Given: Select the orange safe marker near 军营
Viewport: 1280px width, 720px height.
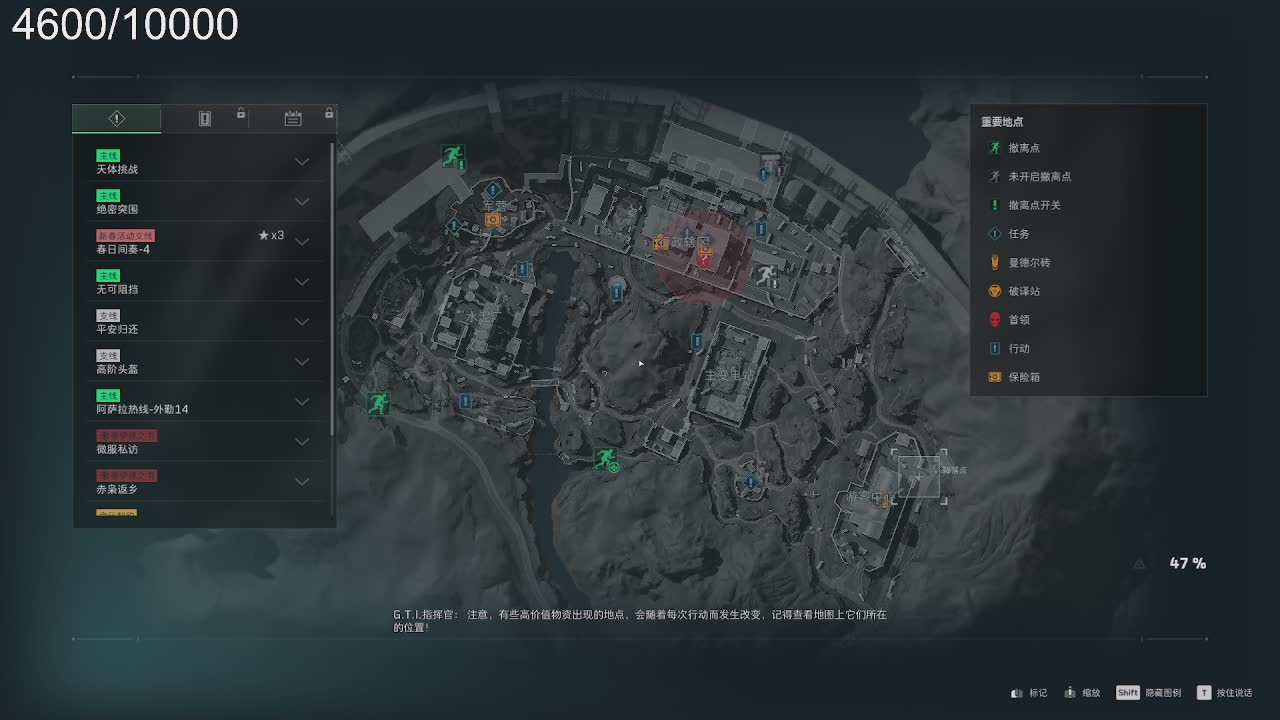Looking at the screenshot, I should (492, 219).
